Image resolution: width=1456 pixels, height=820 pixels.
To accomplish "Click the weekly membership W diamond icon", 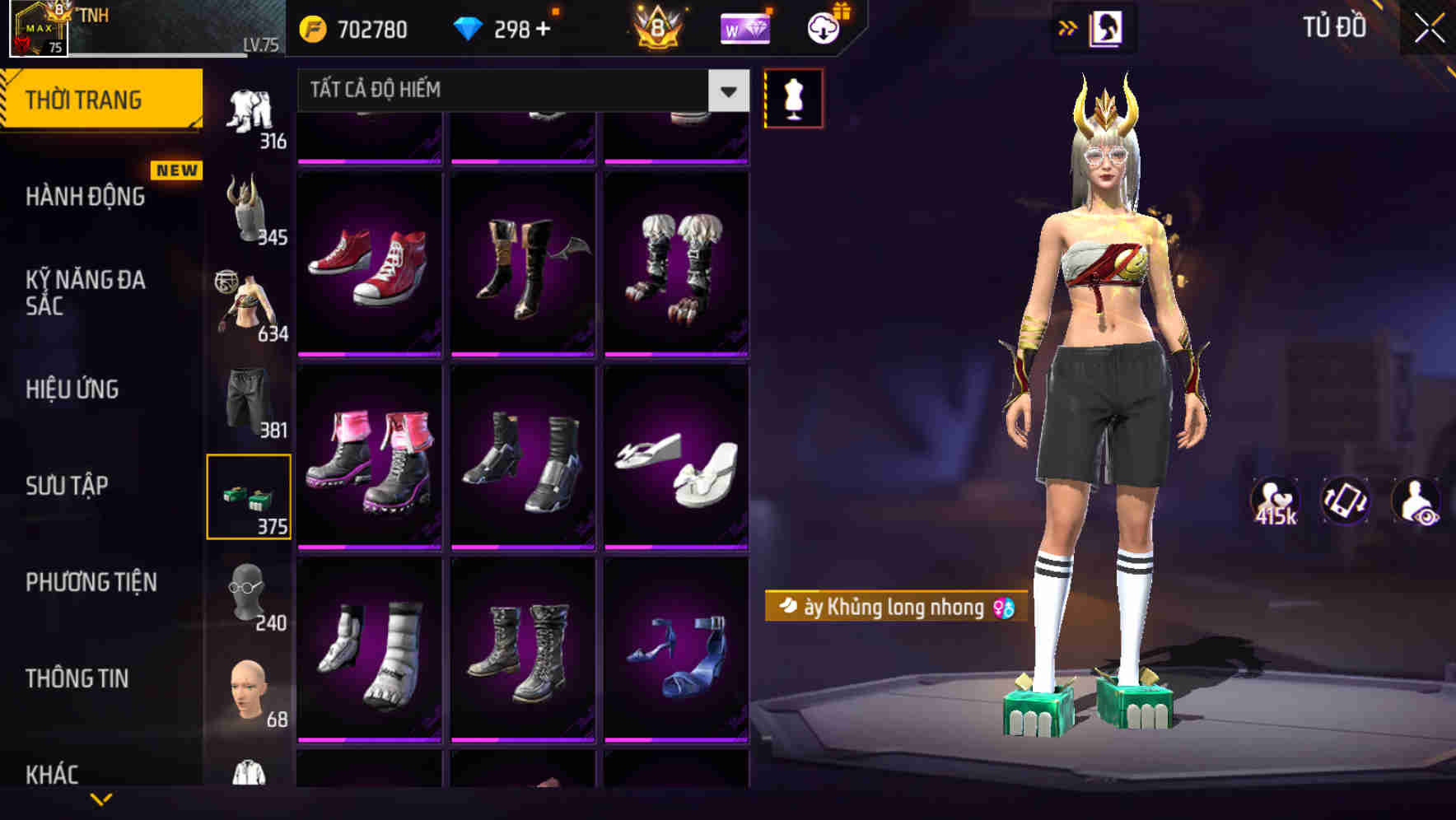I will pyautogui.click(x=745, y=29).
